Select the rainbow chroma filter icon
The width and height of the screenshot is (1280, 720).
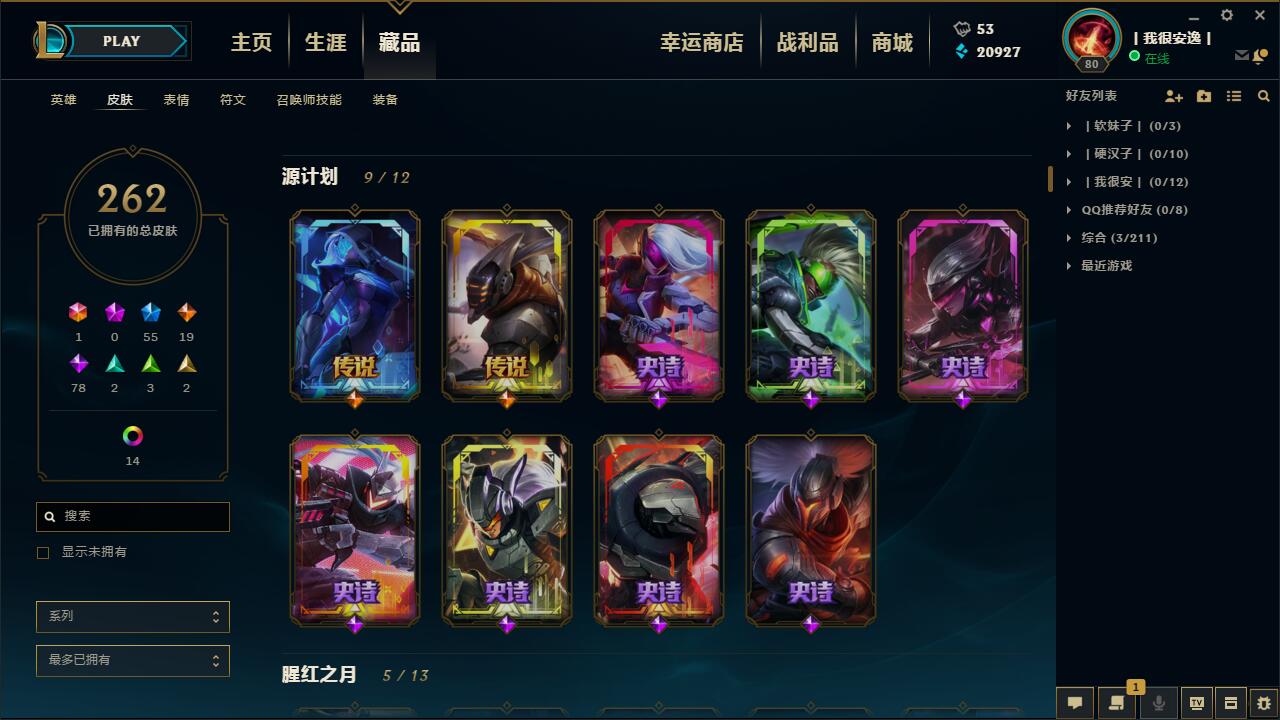[x=133, y=435]
